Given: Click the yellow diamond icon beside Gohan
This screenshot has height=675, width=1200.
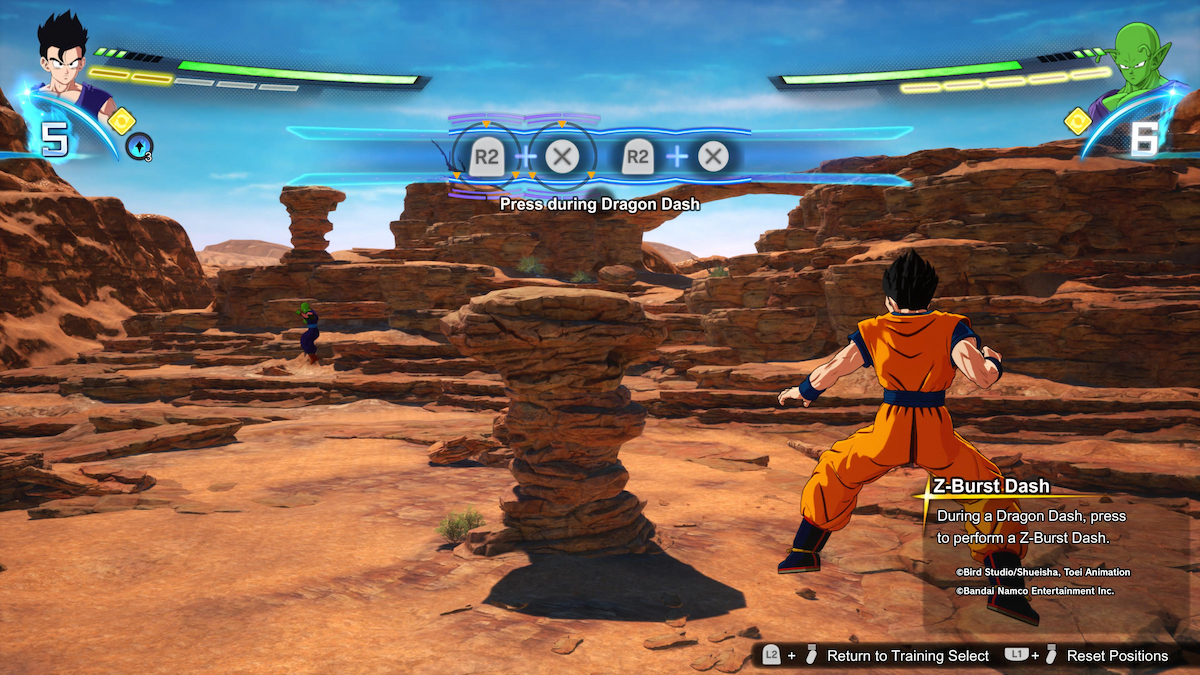Looking at the screenshot, I should [x=121, y=121].
